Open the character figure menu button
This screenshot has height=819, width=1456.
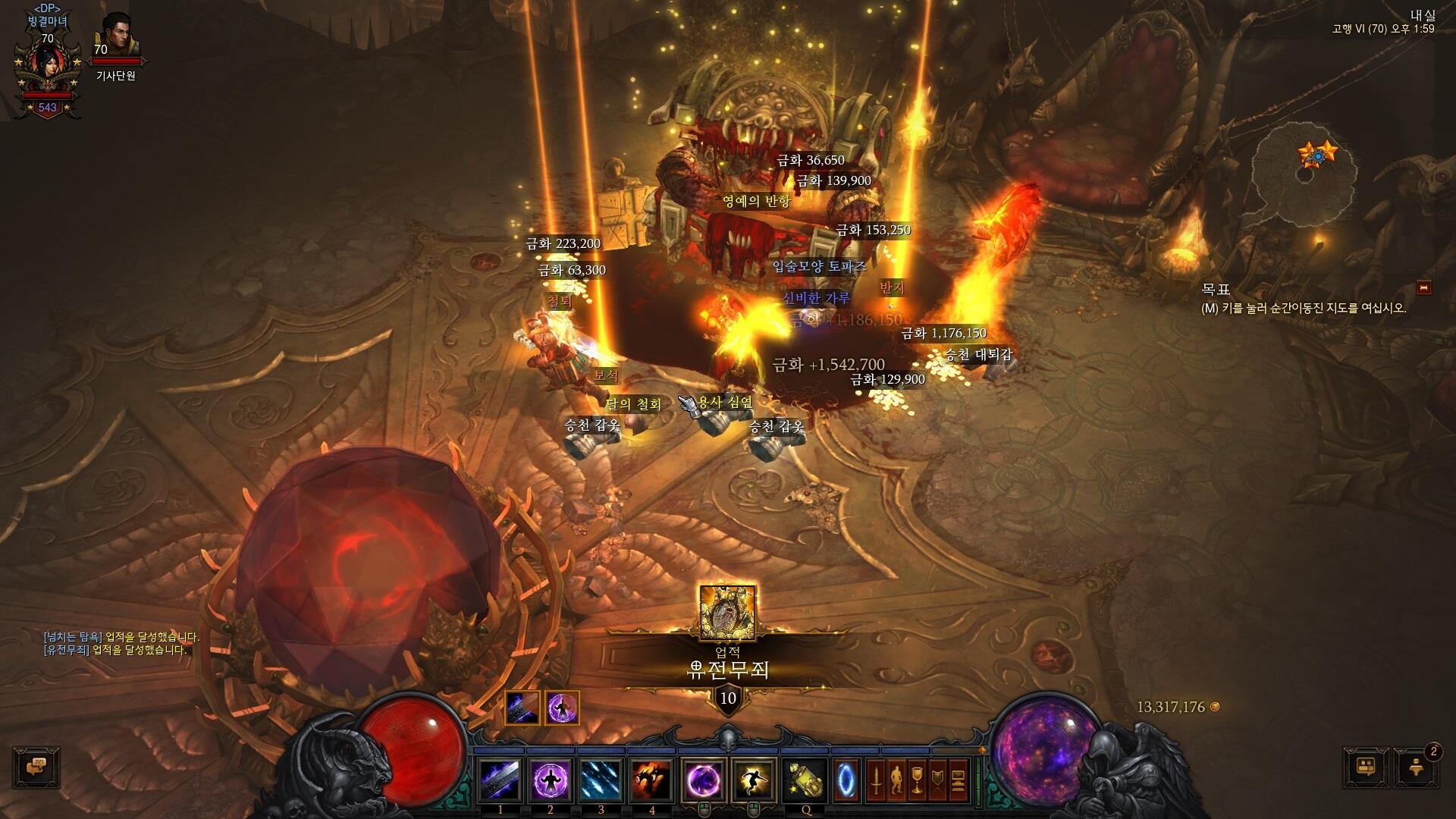896,780
